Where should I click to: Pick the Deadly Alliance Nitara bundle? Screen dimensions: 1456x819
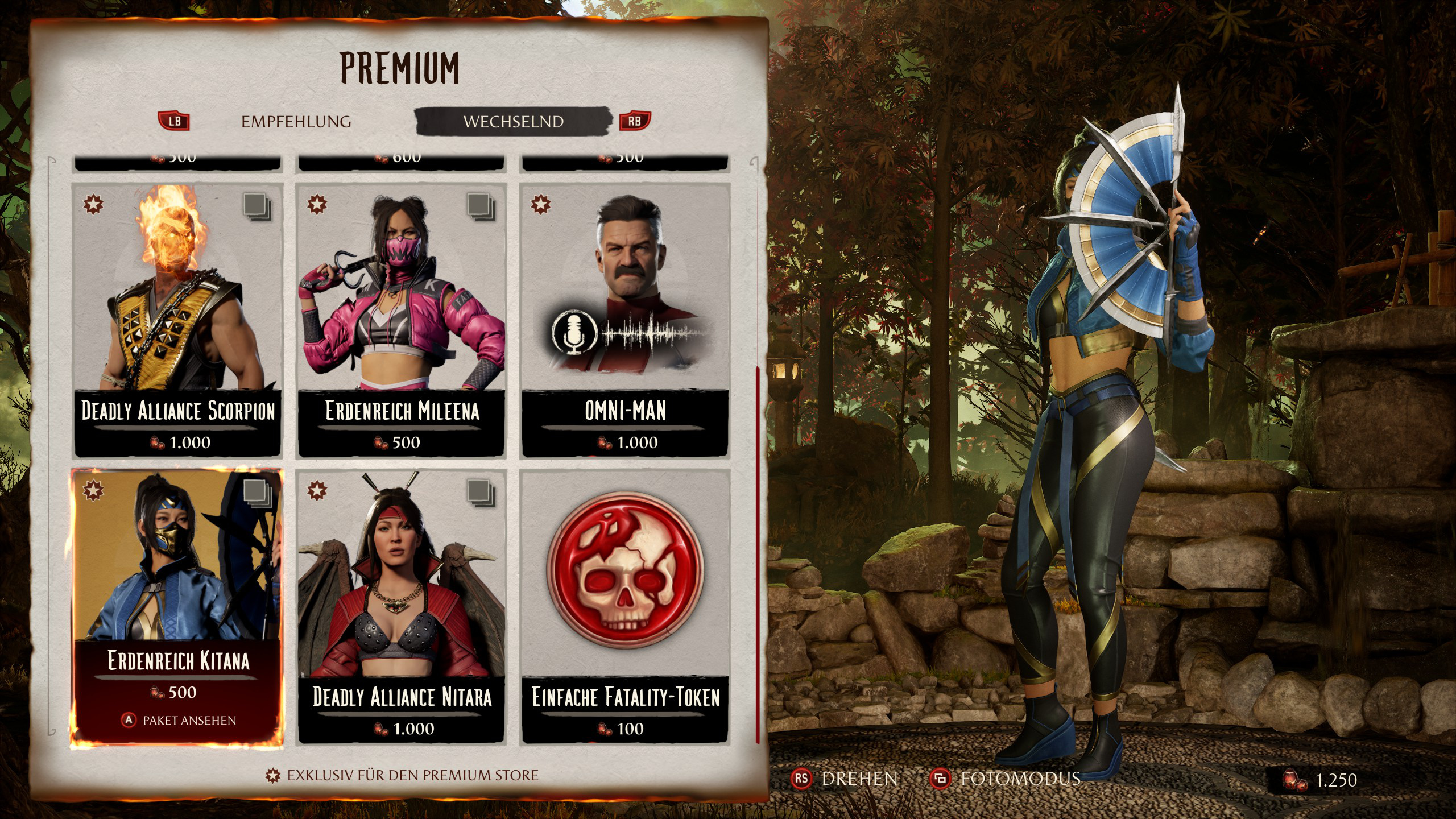[x=401, y=606]
